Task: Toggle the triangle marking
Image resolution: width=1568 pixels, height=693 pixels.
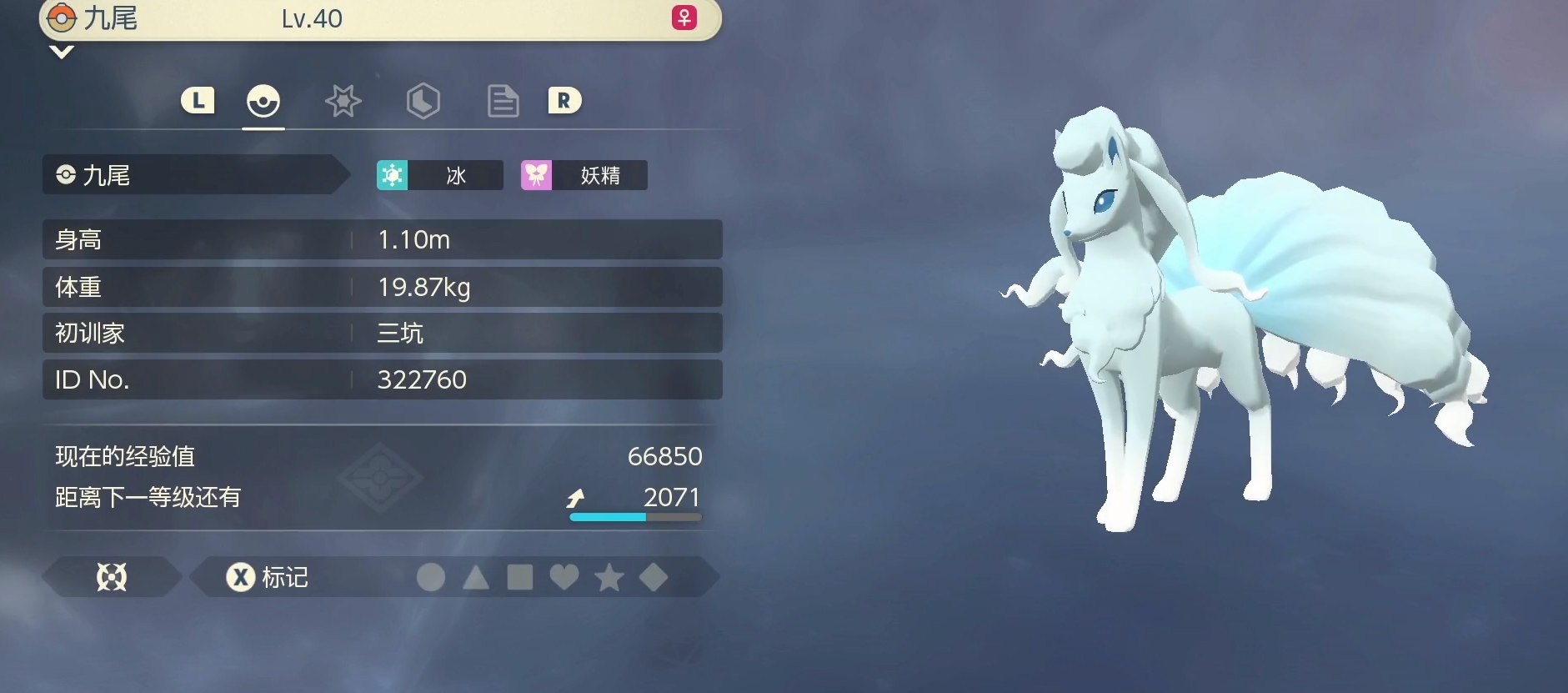Action: coord(476,577)
